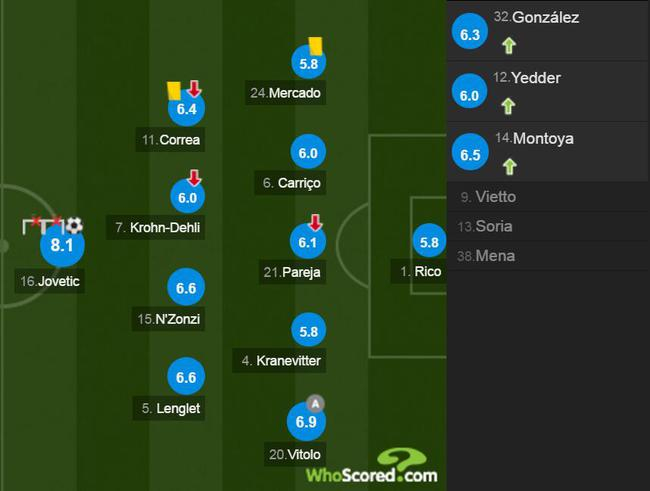Choose substitute Montoya's bench row
650x491 pixels.
click(547, 152)
